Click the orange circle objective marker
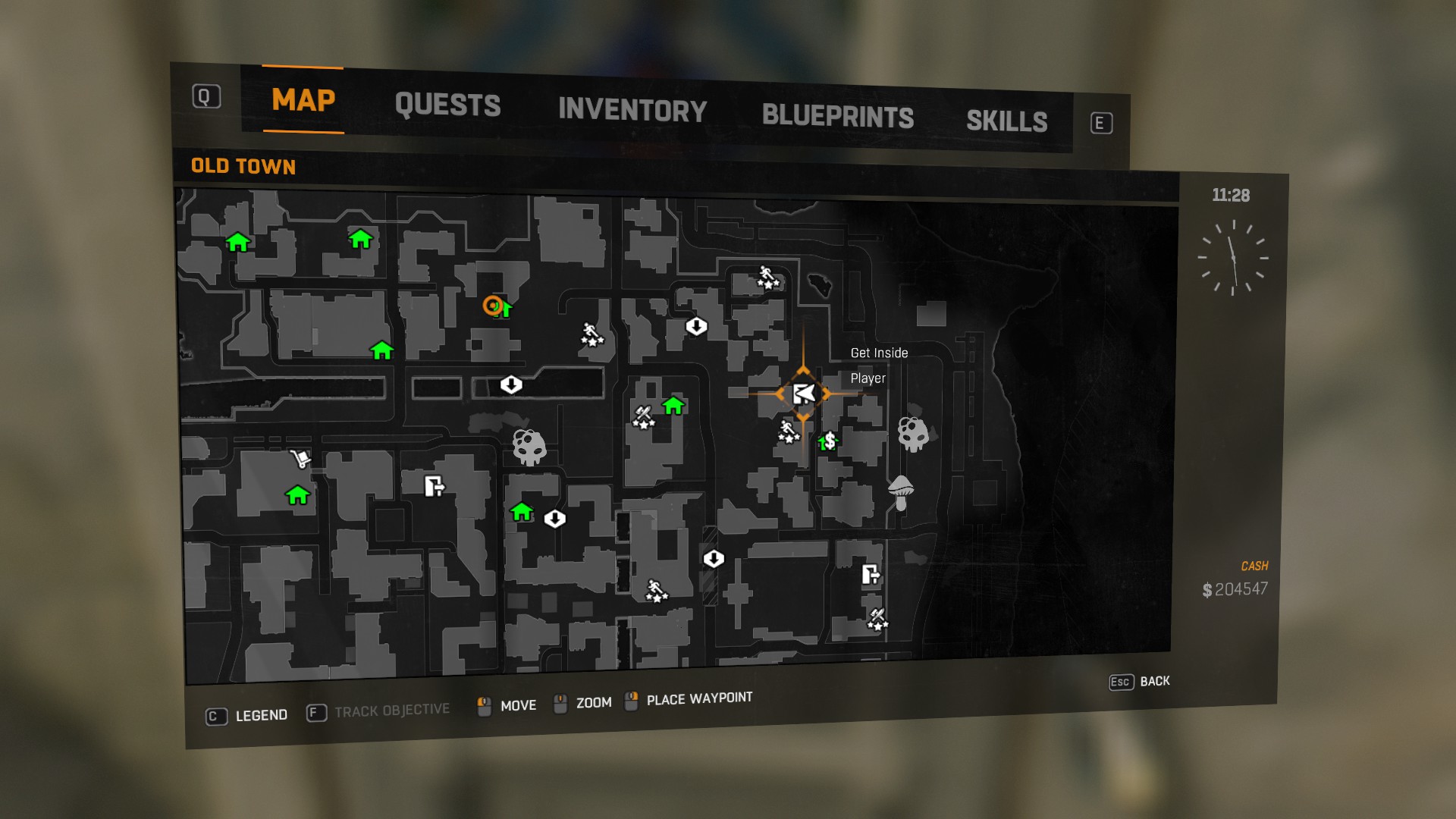This screenshot has height=819, width=1456. pos(493,306)
